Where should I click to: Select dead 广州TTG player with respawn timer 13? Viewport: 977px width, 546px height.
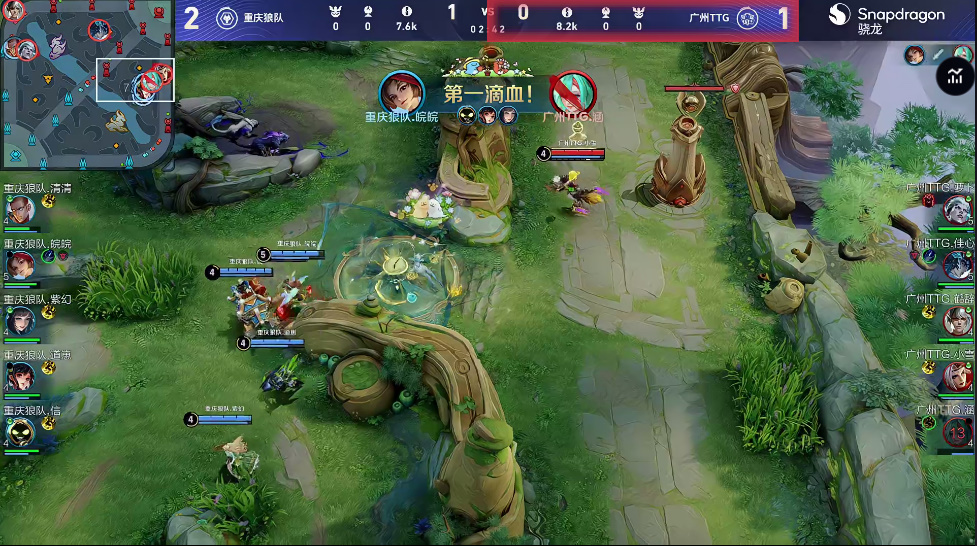click(x=957, y=432)
